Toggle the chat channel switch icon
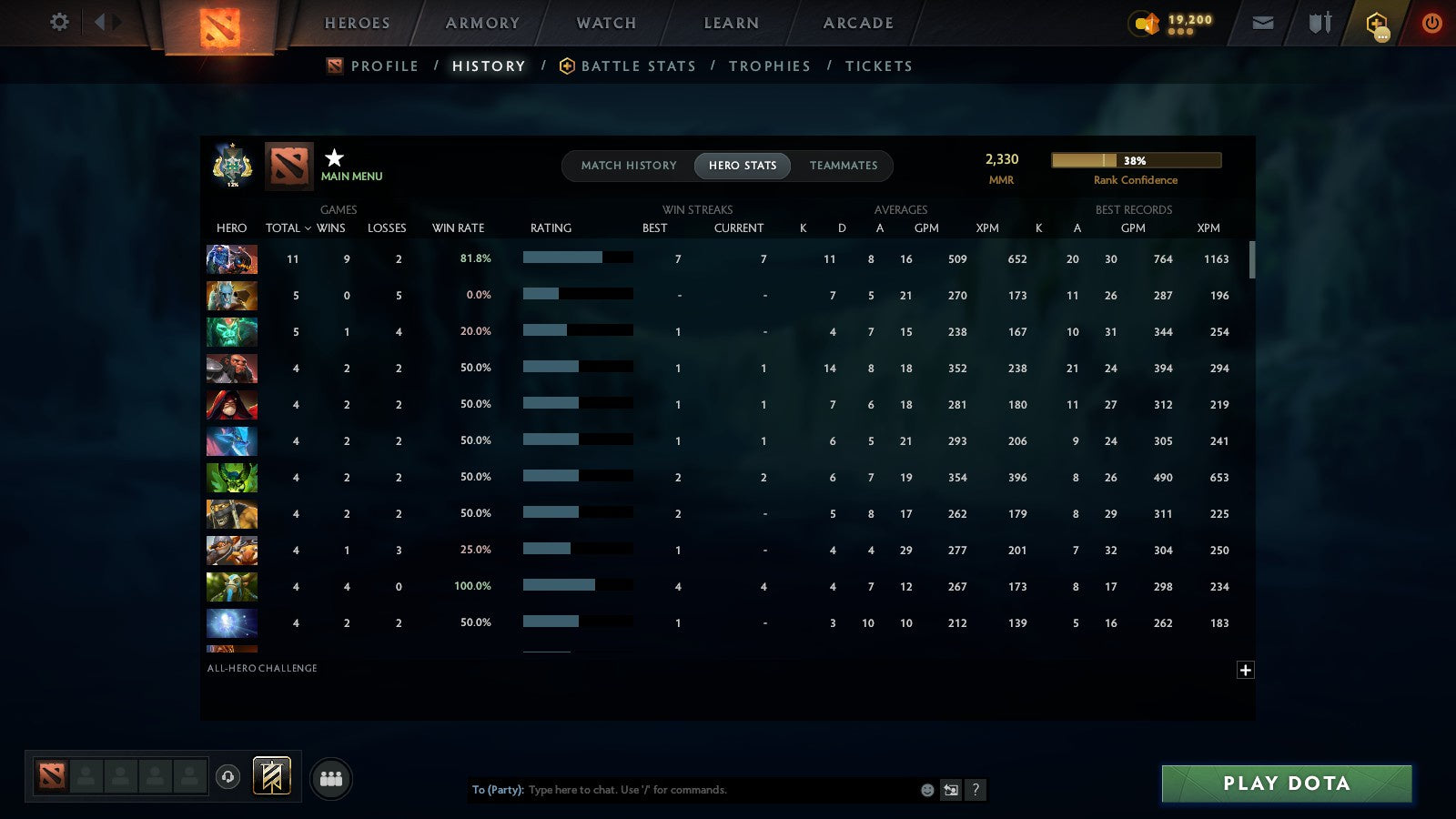1456x819 pixels. pyautogui.click(x=950, y=790)
